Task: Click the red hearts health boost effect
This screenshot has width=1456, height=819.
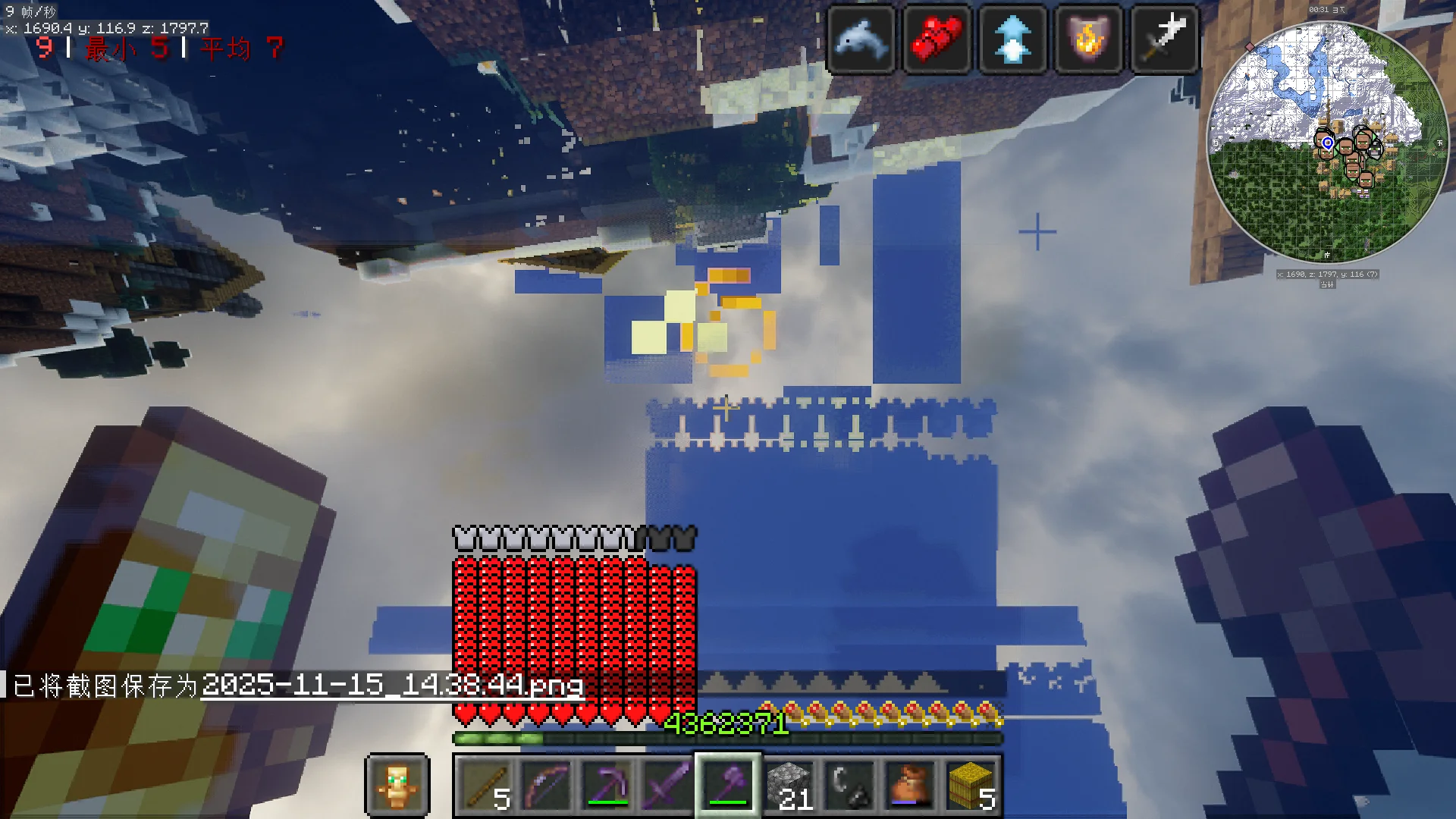Action: (x=937, y=39)
